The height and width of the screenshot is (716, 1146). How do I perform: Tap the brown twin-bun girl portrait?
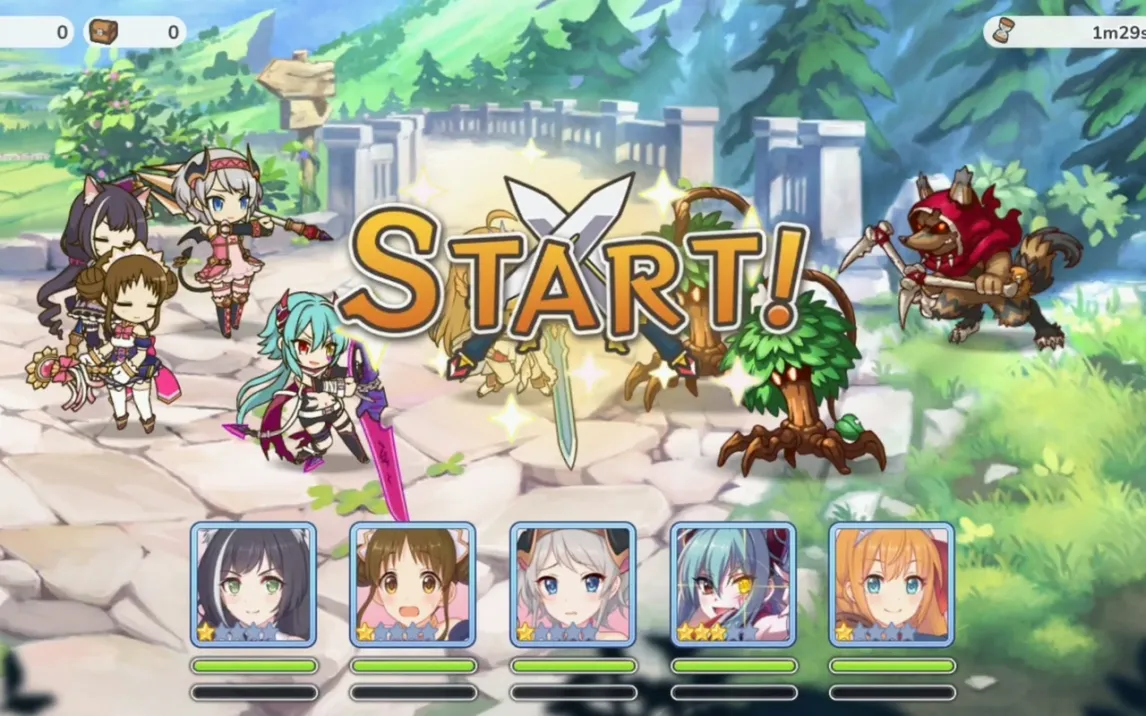pyautogui.click(x=413, y=585)
